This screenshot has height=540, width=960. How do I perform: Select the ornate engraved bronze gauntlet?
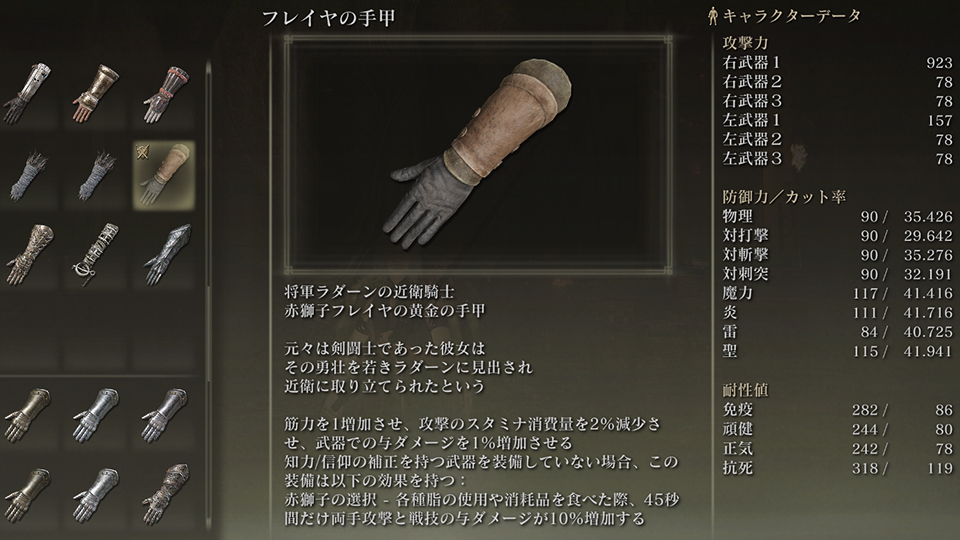pos(27,253)
